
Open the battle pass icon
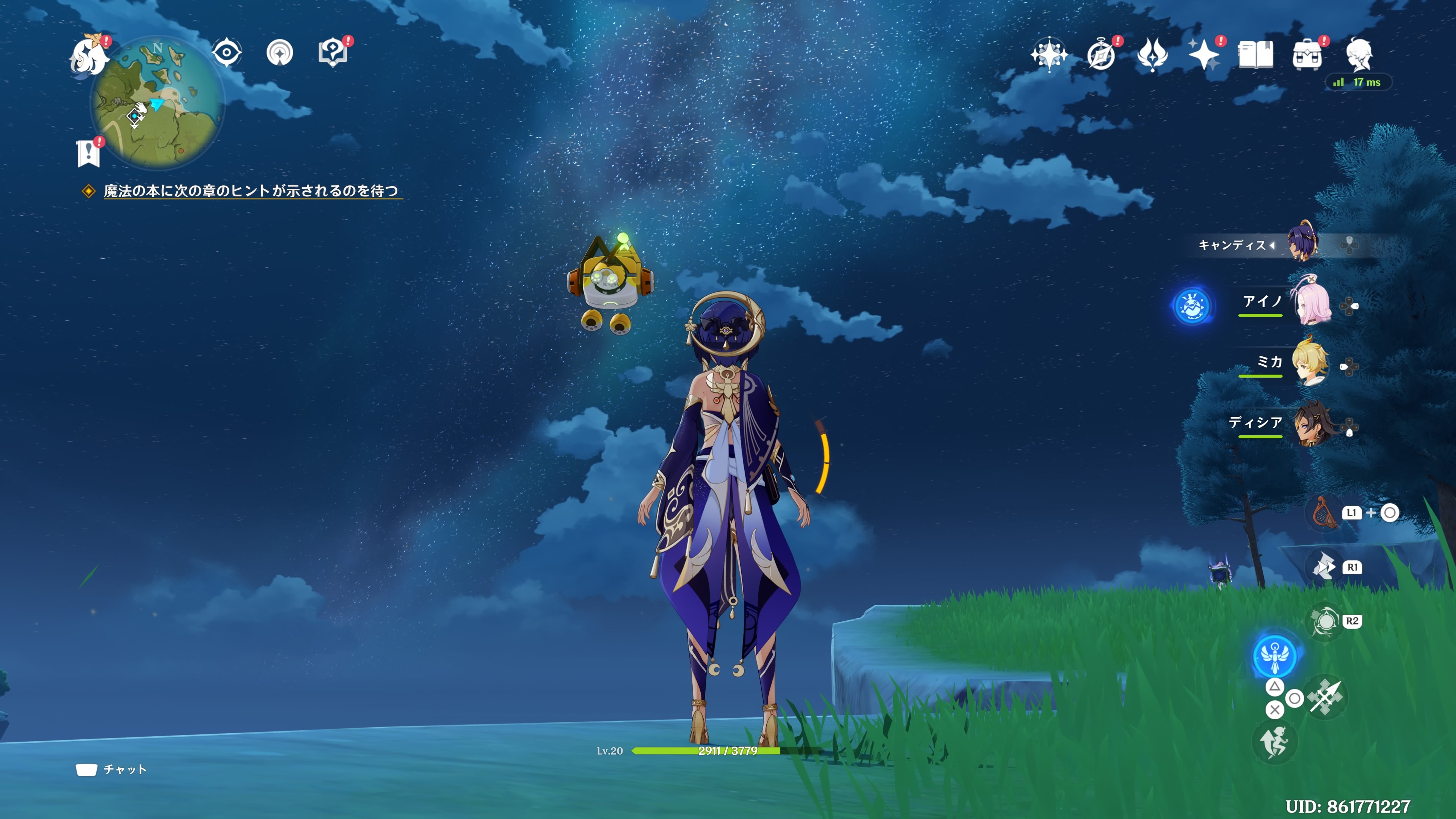pyautogui.click(x=1153, y=55)
